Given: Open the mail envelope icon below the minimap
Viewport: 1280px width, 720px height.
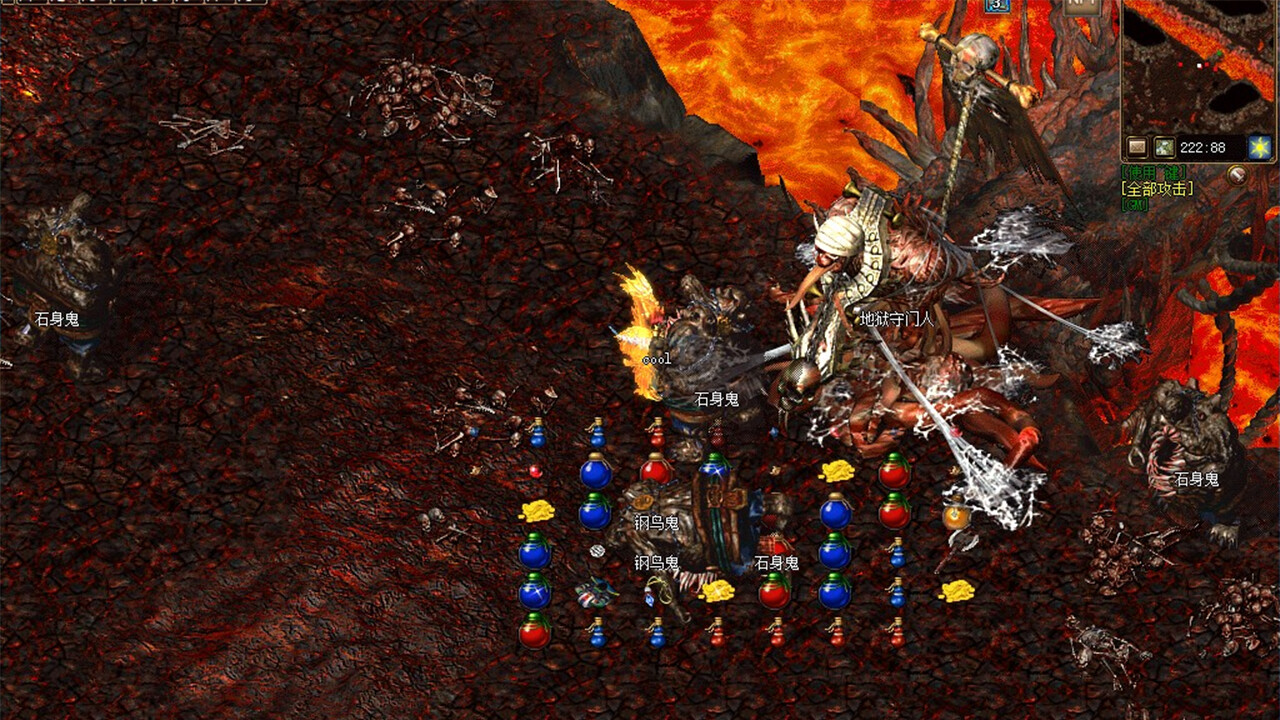Looking at the screenshot, I should pyautogui.click(x=1135, y=144).
